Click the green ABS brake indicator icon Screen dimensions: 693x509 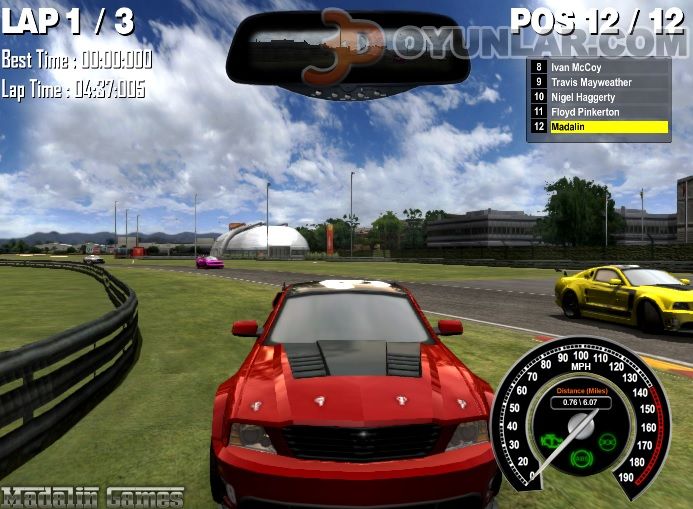click(x=580, y=458)
